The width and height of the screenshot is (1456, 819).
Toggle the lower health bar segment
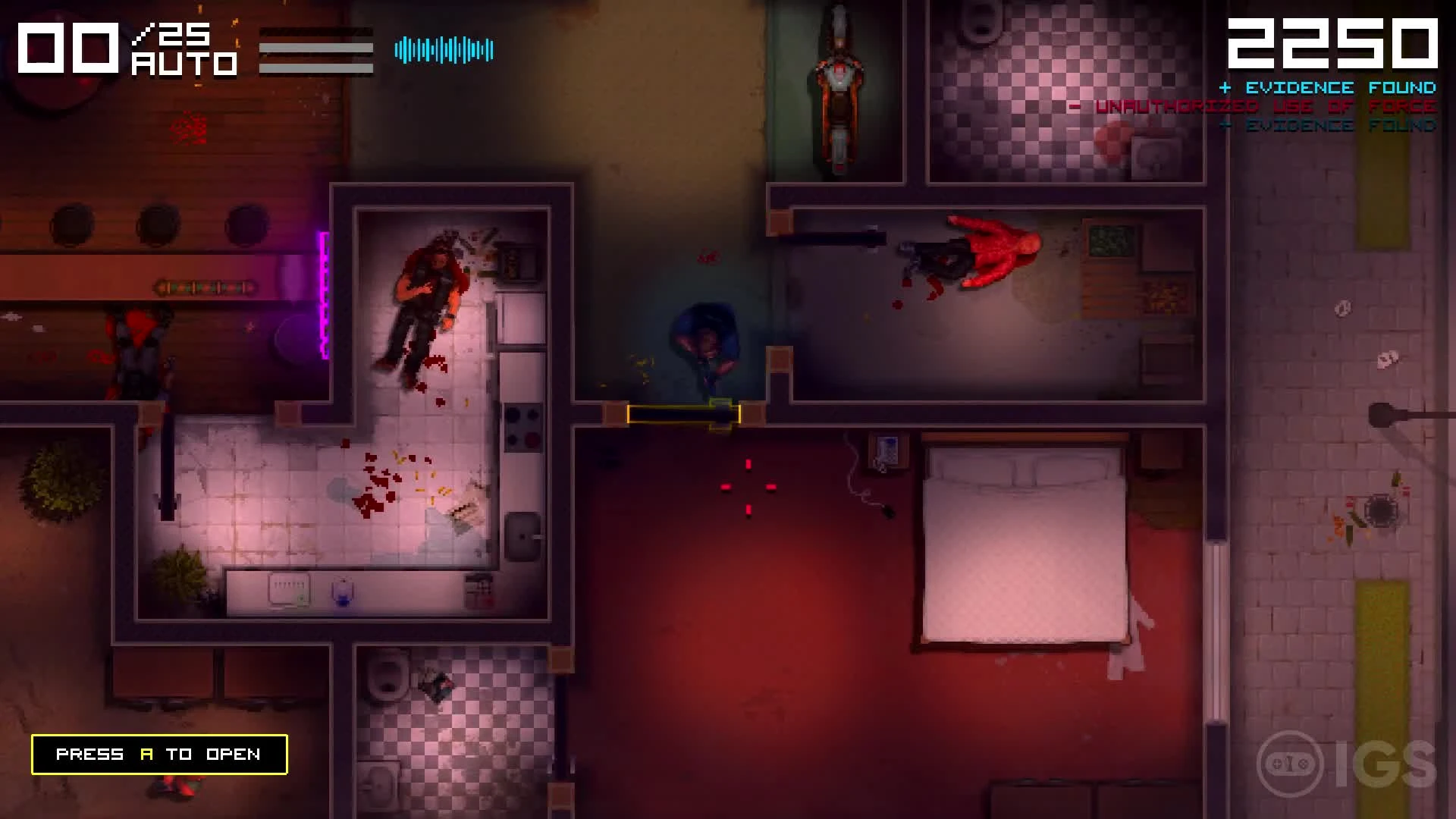(x=315, y=68)
